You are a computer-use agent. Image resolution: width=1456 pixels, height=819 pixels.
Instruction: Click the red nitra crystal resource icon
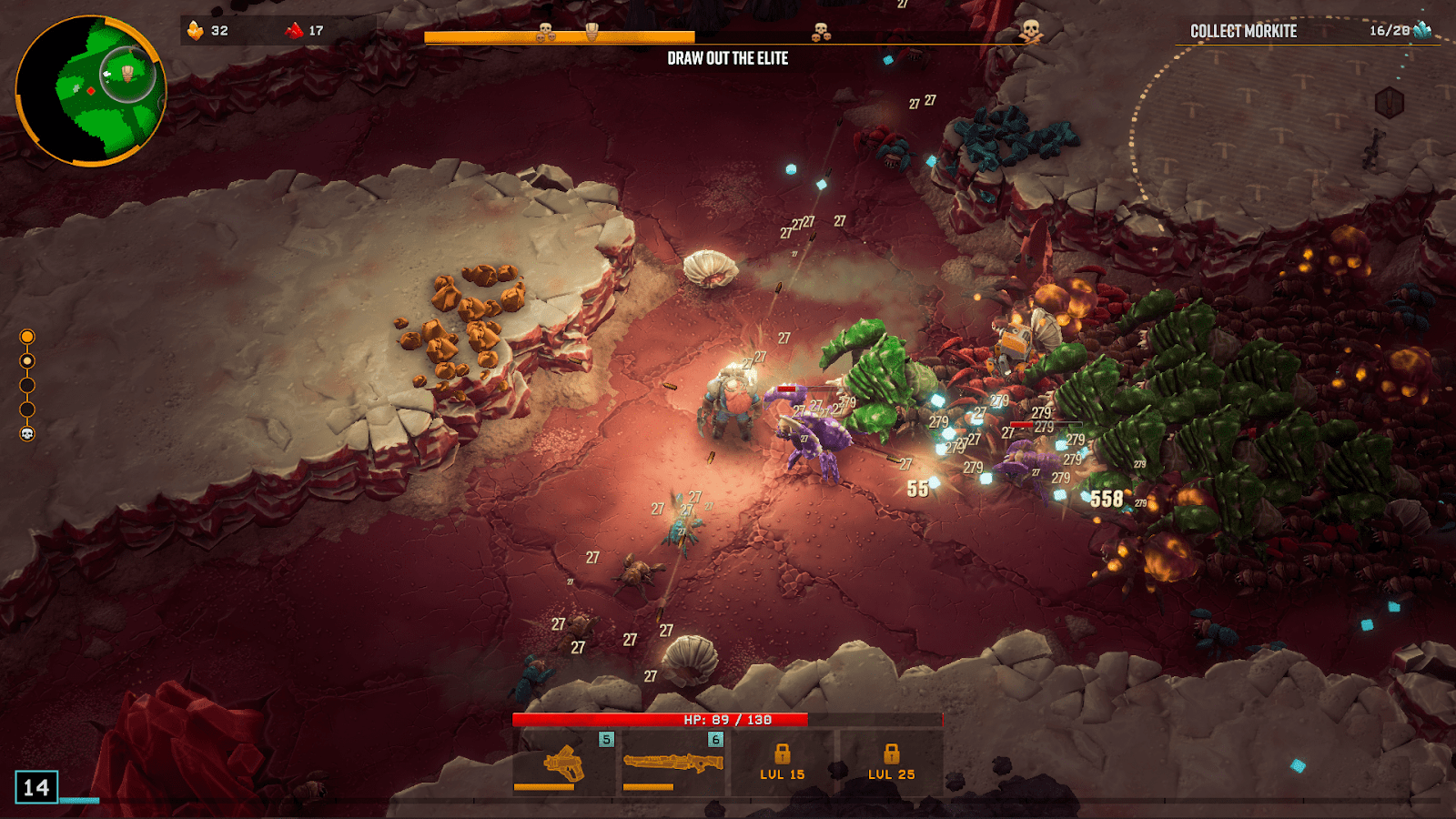point(294,31)
